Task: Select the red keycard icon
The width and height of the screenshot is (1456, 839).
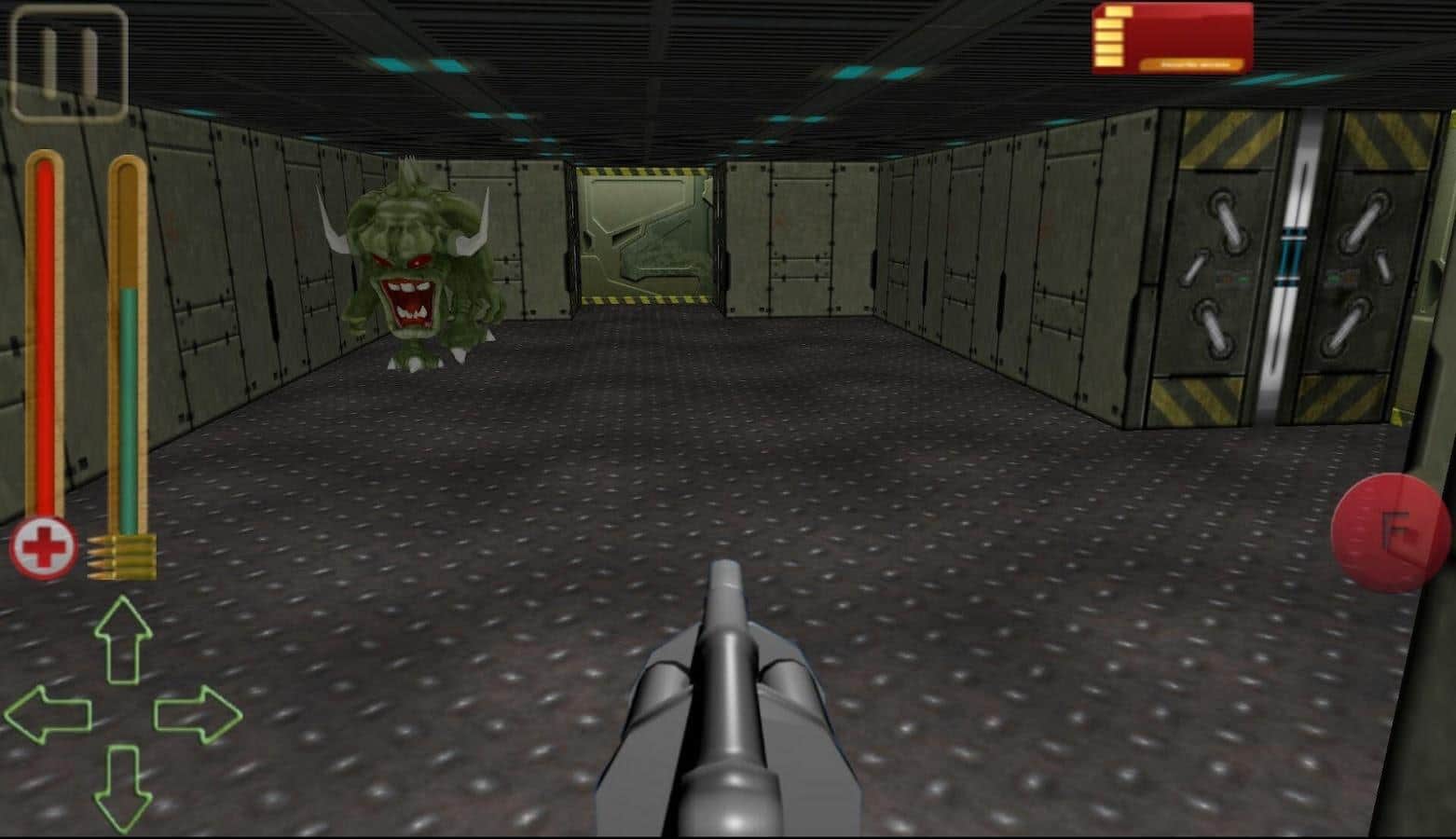Action: (x=1173, y=38)
